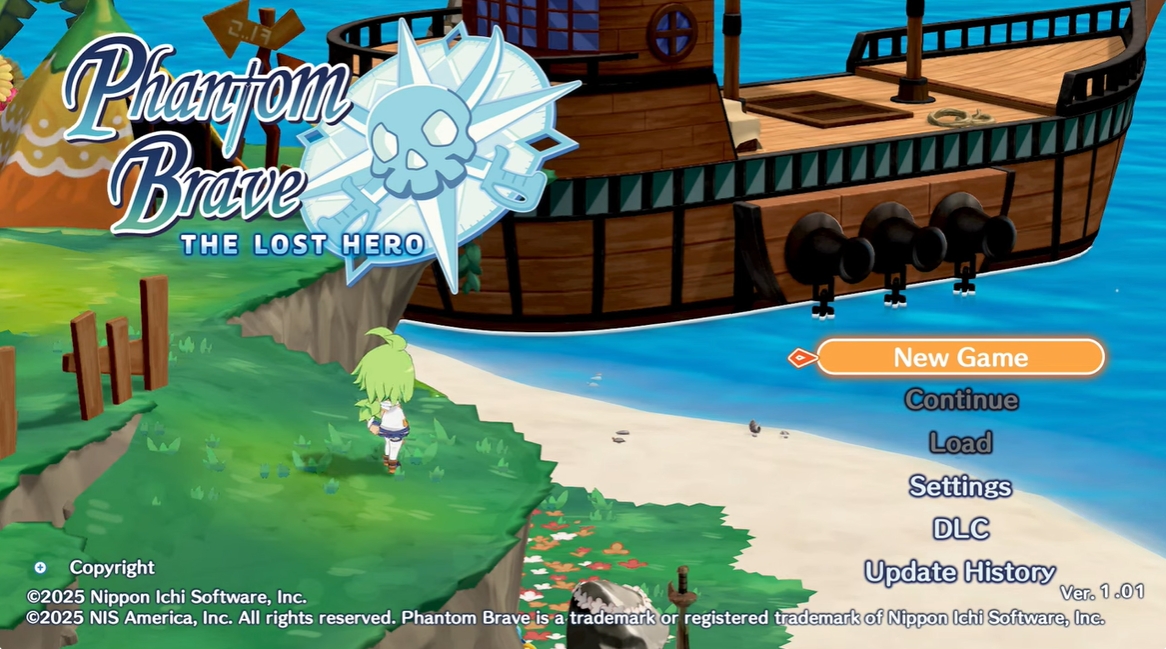This screenshot has height=649, width=1166.
Task: Choose the Continue option
Action: [961, 400]
